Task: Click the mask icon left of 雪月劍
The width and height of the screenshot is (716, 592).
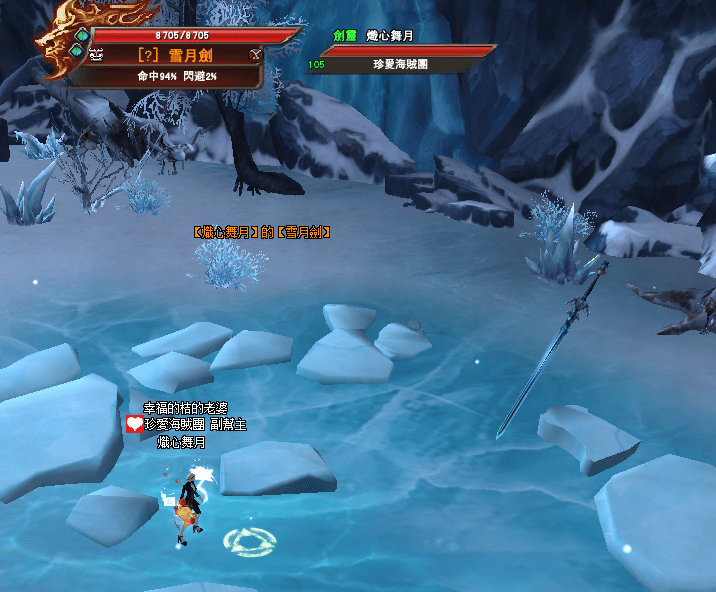Action: [x=97, y=55]
